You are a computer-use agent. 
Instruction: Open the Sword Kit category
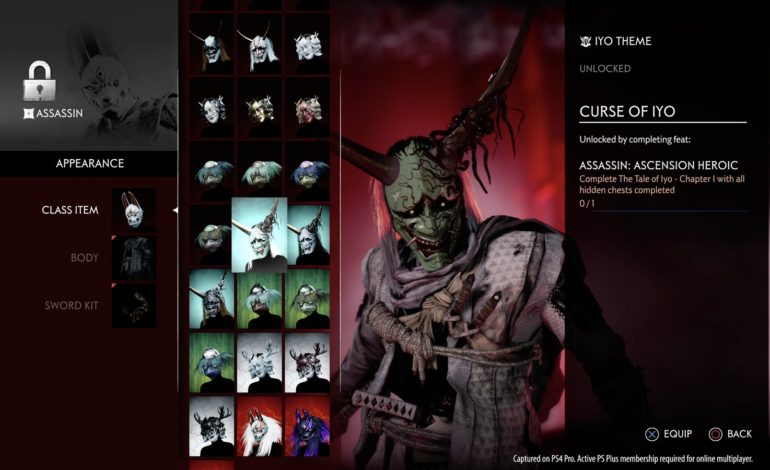[x=70, y=305]
